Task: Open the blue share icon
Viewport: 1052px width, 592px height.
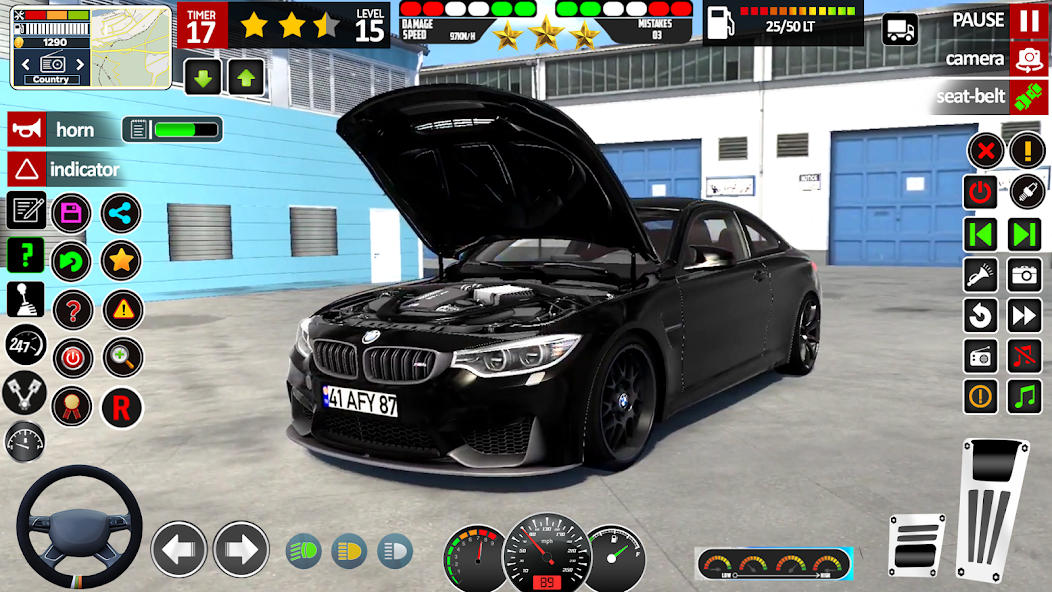Action: pos(121,213)
